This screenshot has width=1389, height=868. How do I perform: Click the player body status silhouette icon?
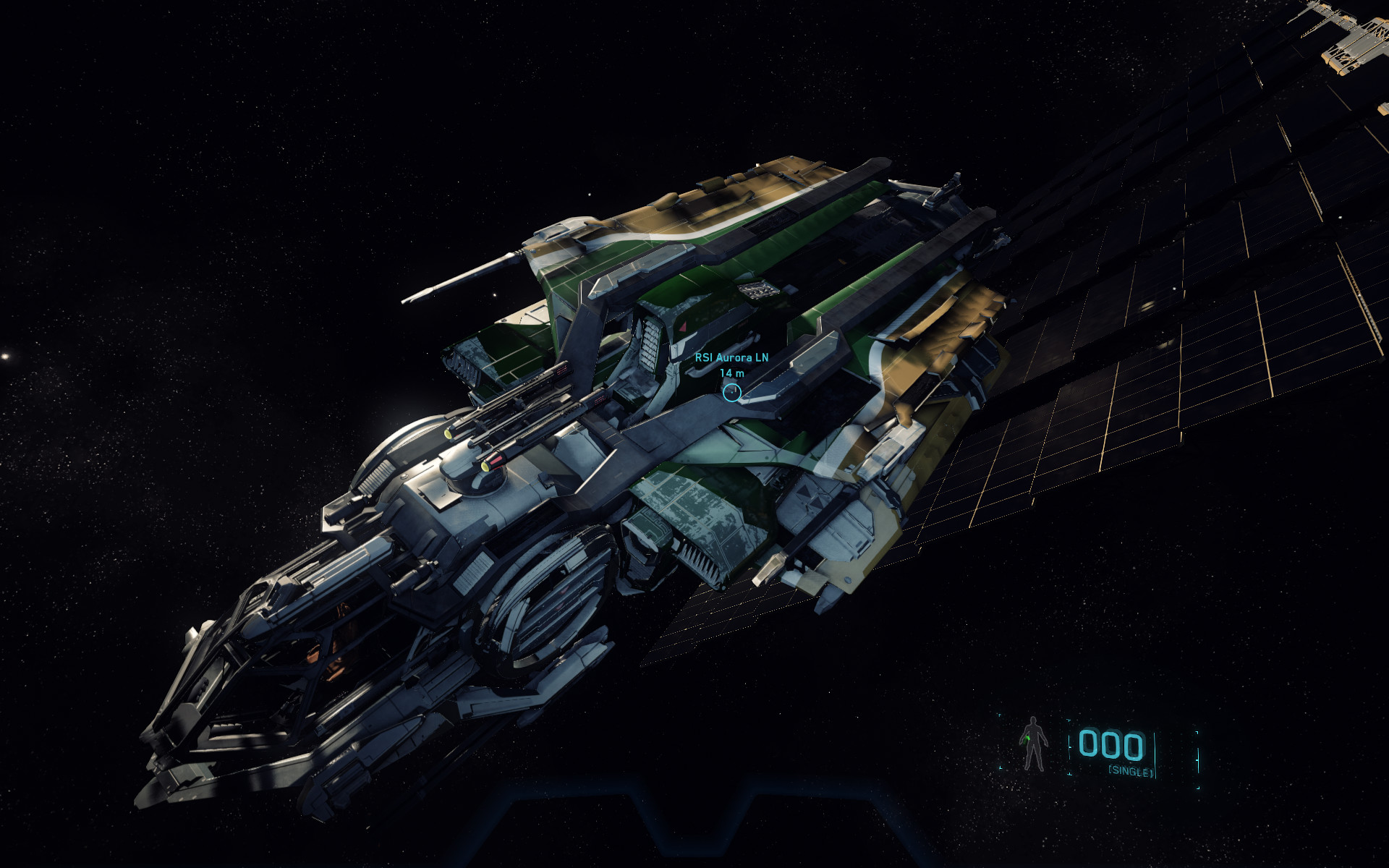point(1034,744)
